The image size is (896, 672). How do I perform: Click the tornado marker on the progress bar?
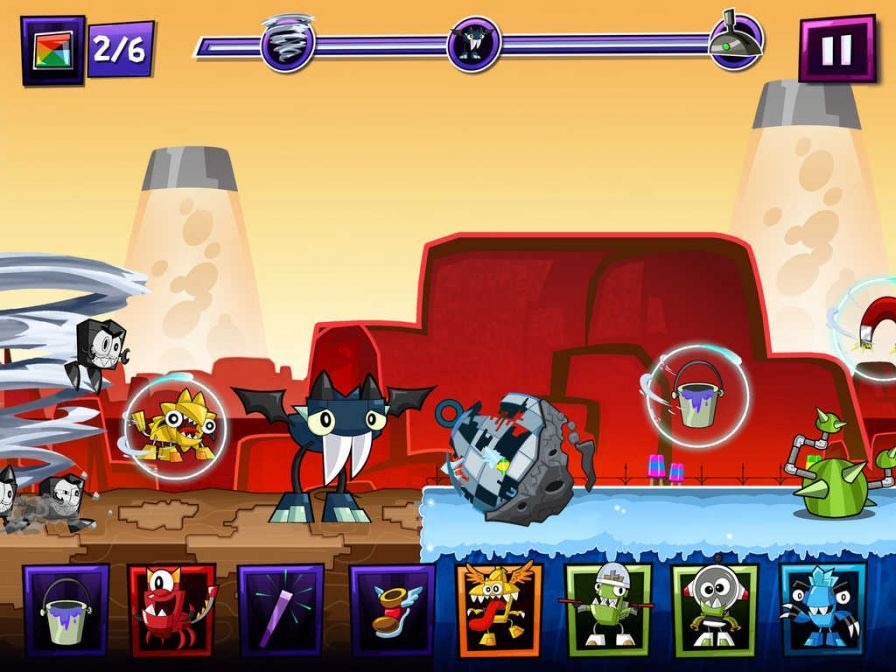(288, 44)
